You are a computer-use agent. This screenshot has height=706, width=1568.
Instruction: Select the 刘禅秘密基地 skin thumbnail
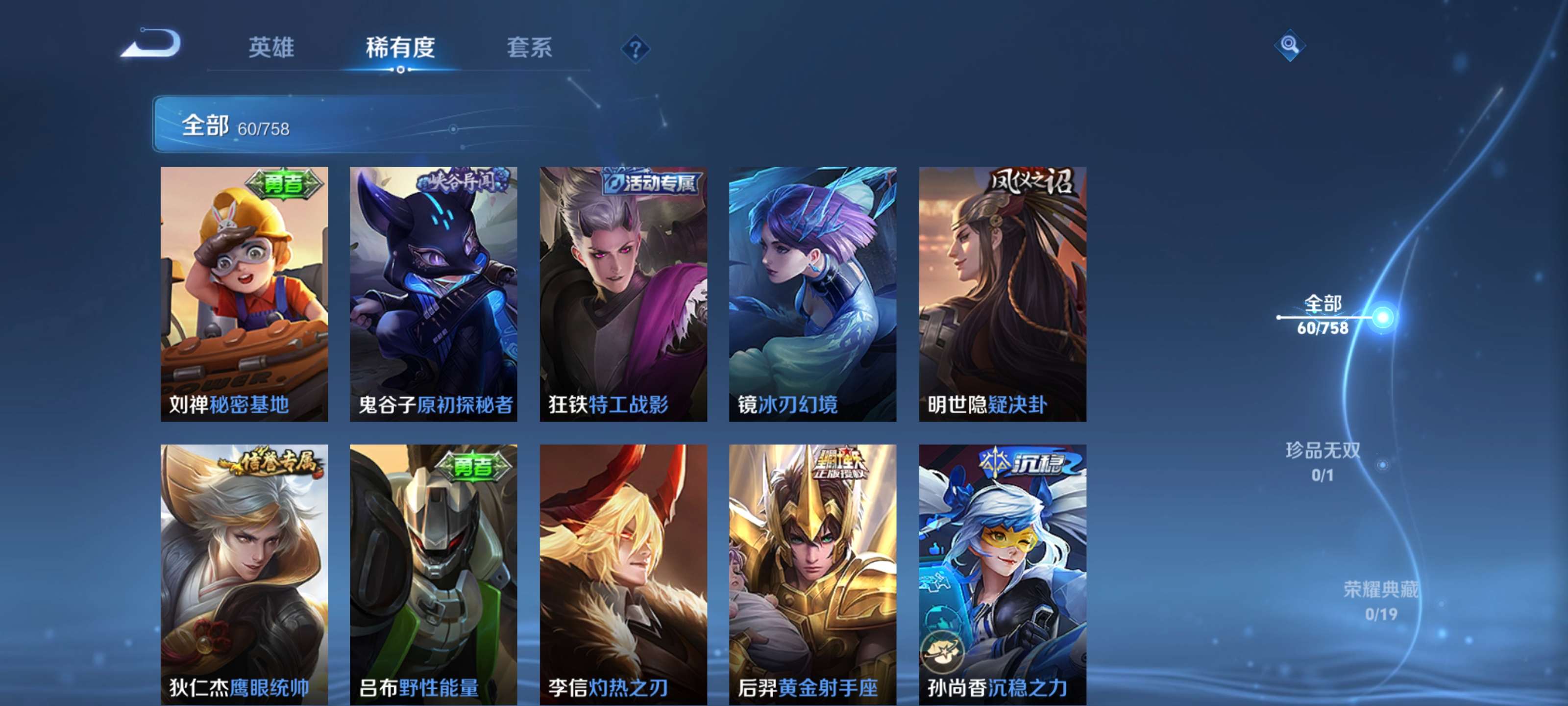243,292
